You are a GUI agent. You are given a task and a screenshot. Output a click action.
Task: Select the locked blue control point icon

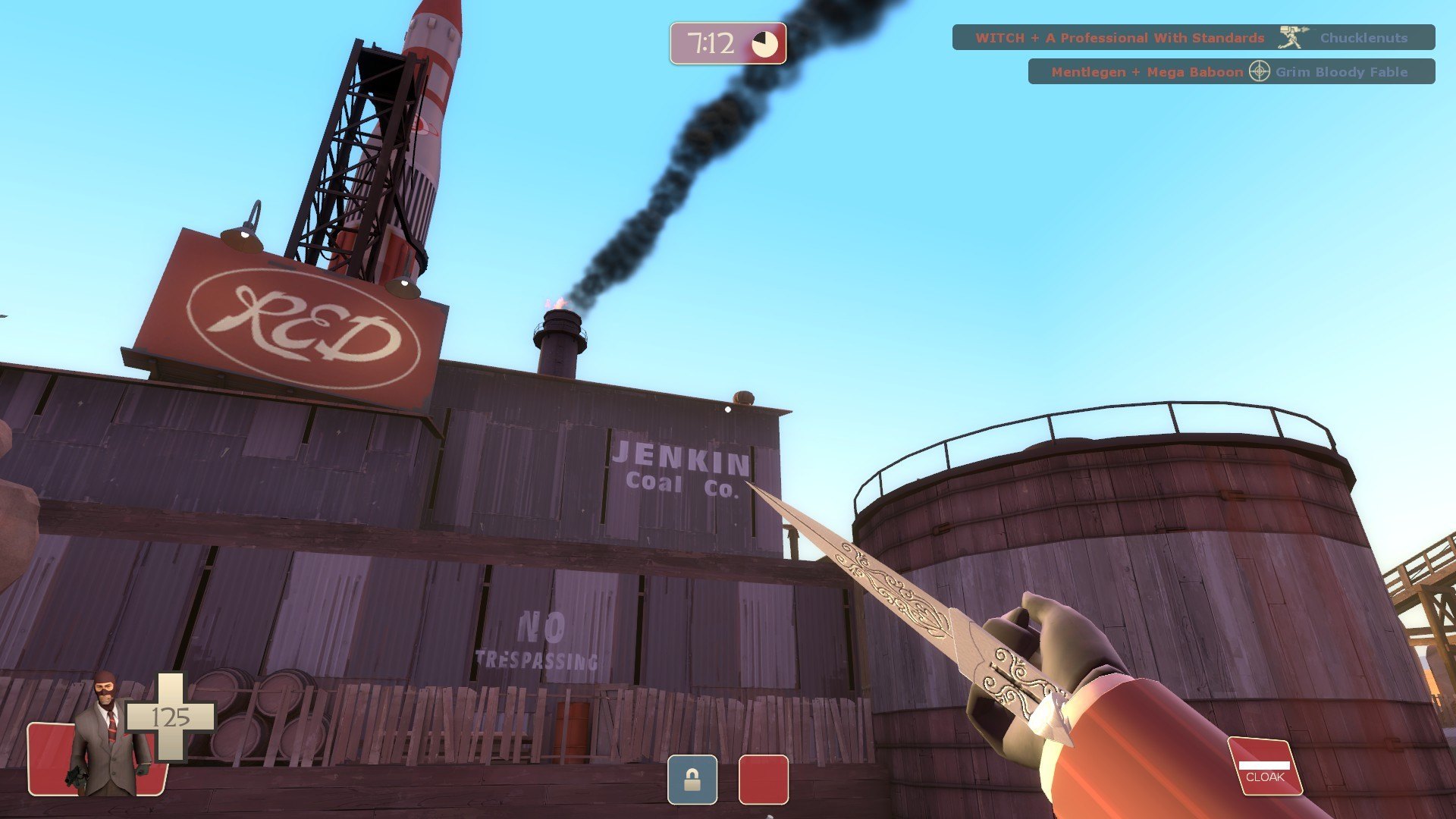coord(692,780)
